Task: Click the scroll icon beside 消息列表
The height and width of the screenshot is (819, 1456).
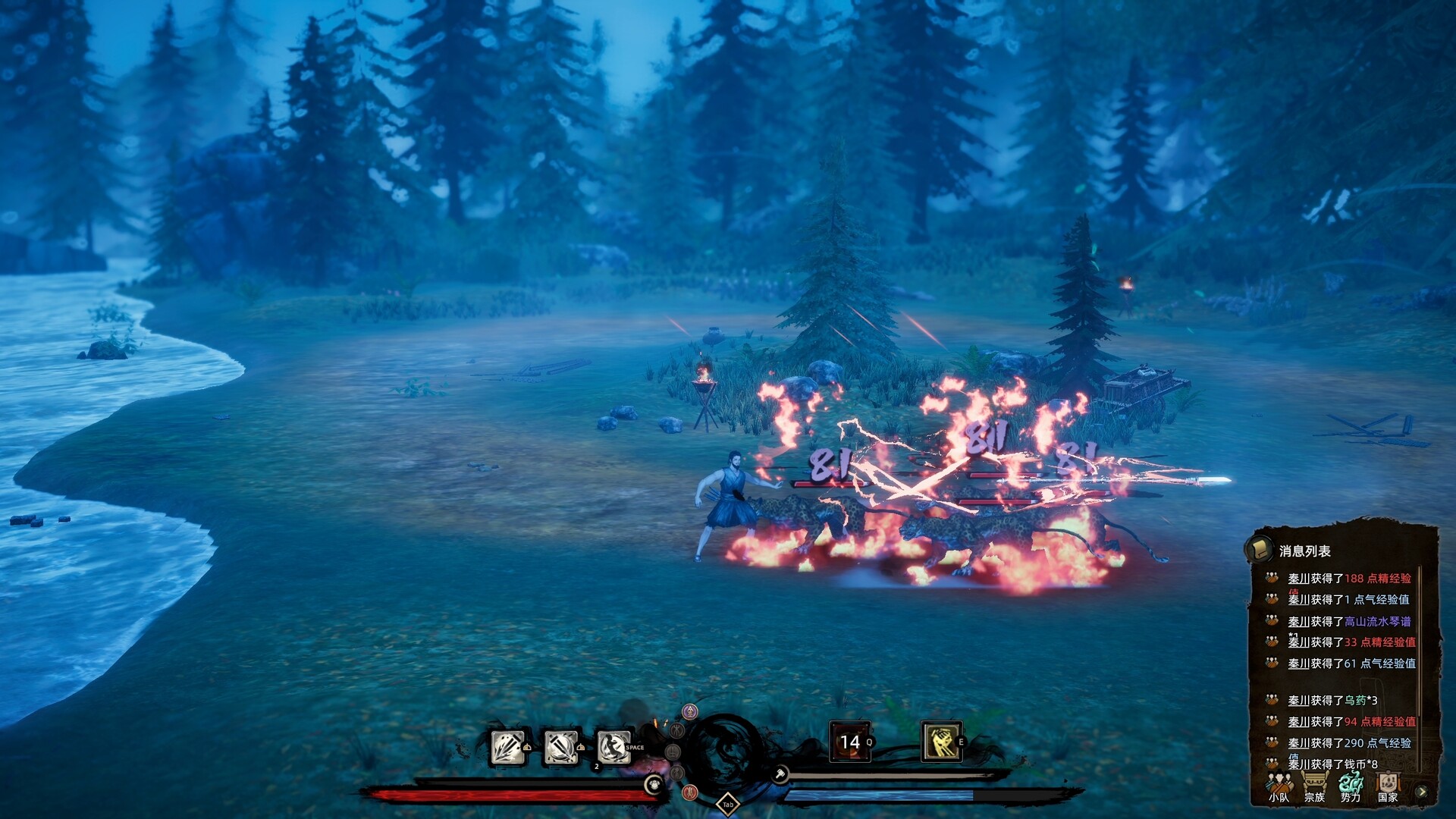Action: coord(1260,550)
